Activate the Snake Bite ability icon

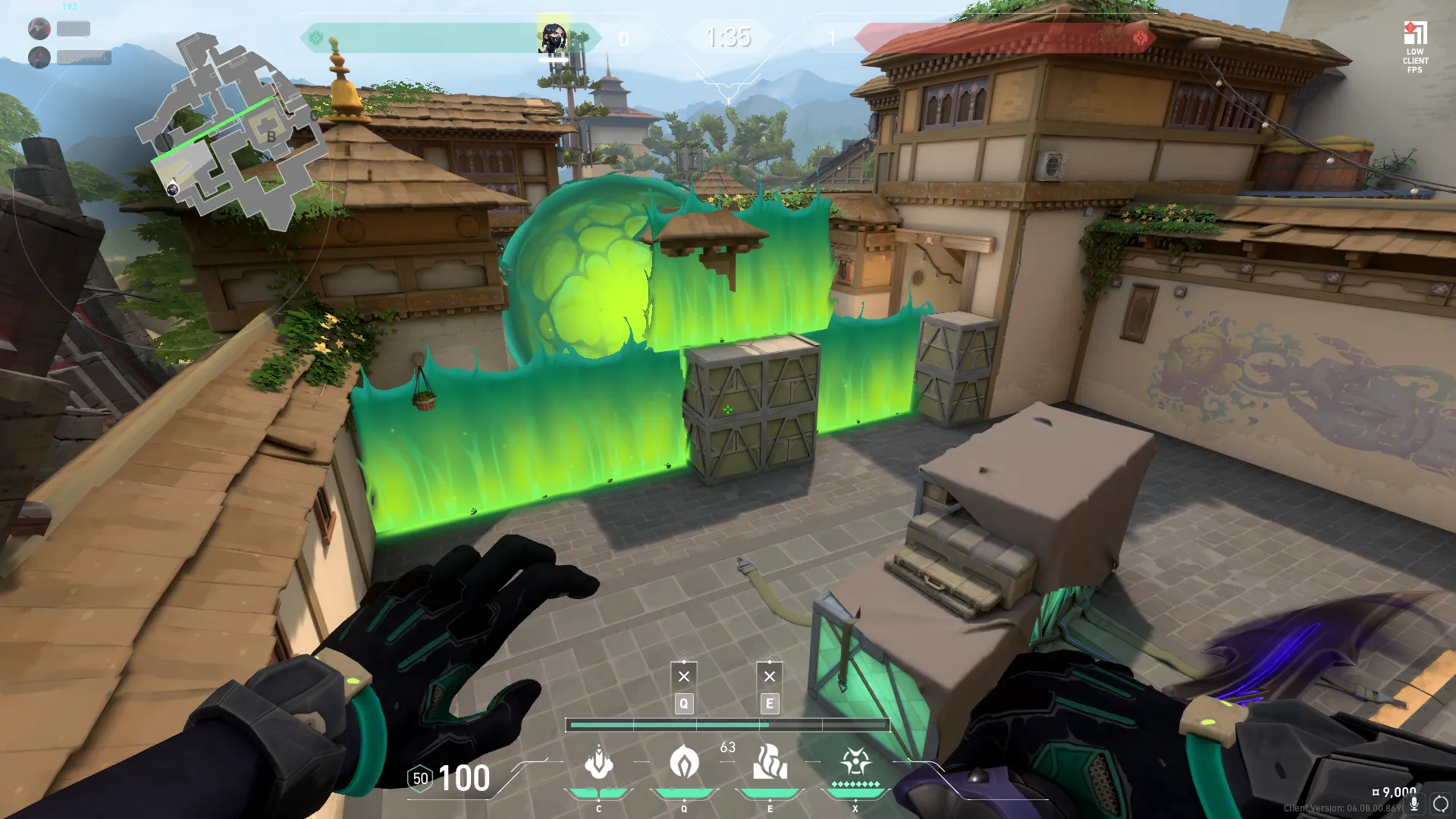pyautogui.click(x=598, y=762)
